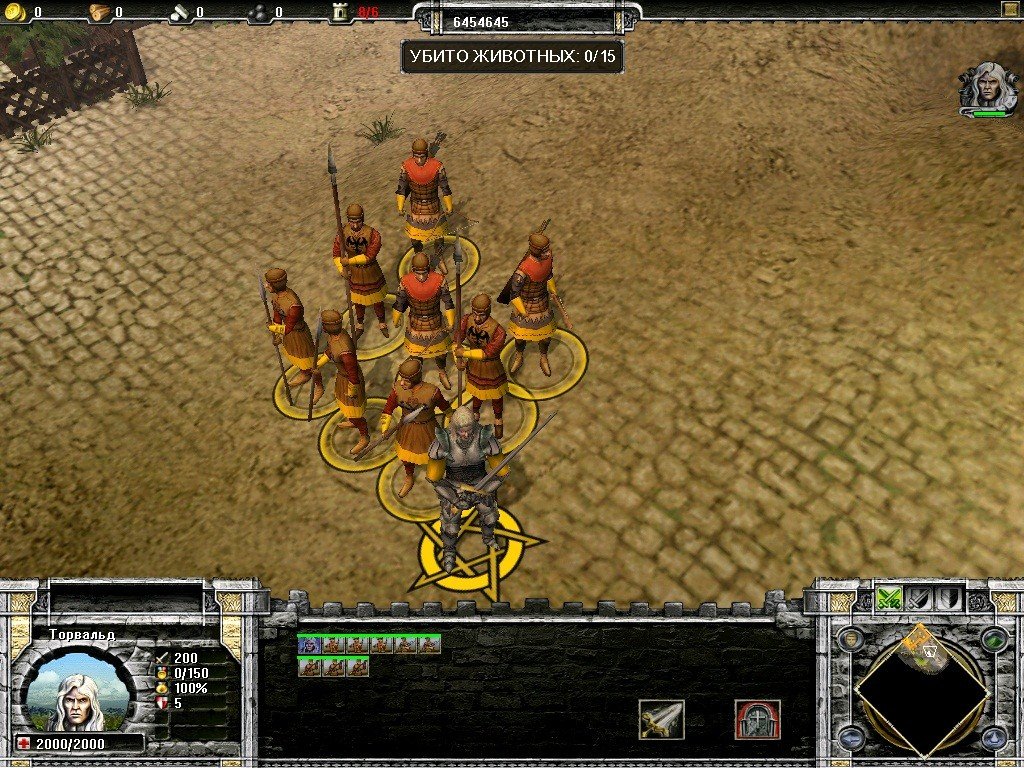The image size is (1024, 768).
Task: Choose the single sword stance button
Action: coord(919,598)
